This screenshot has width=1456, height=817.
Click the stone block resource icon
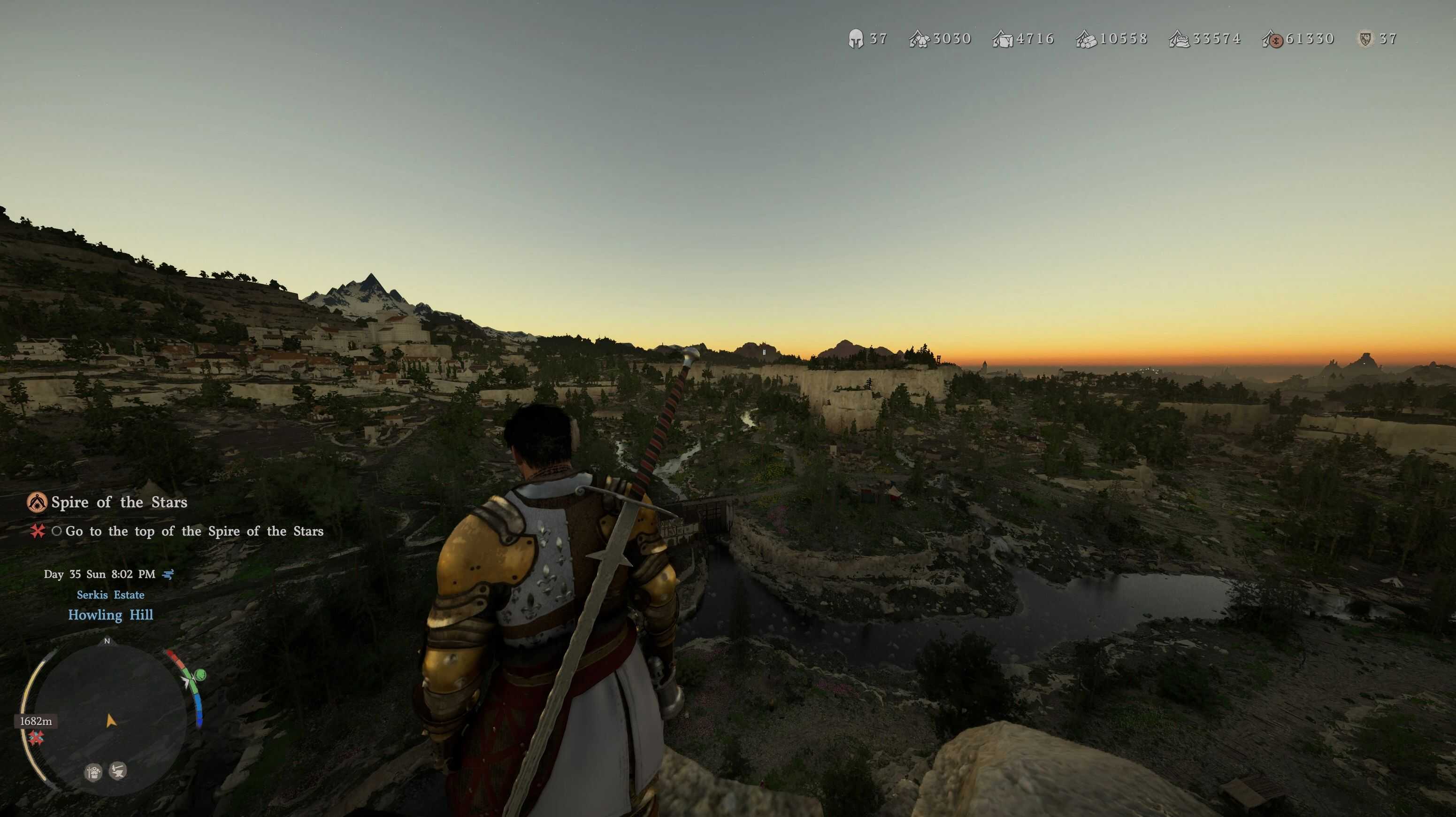(1003, 39)
